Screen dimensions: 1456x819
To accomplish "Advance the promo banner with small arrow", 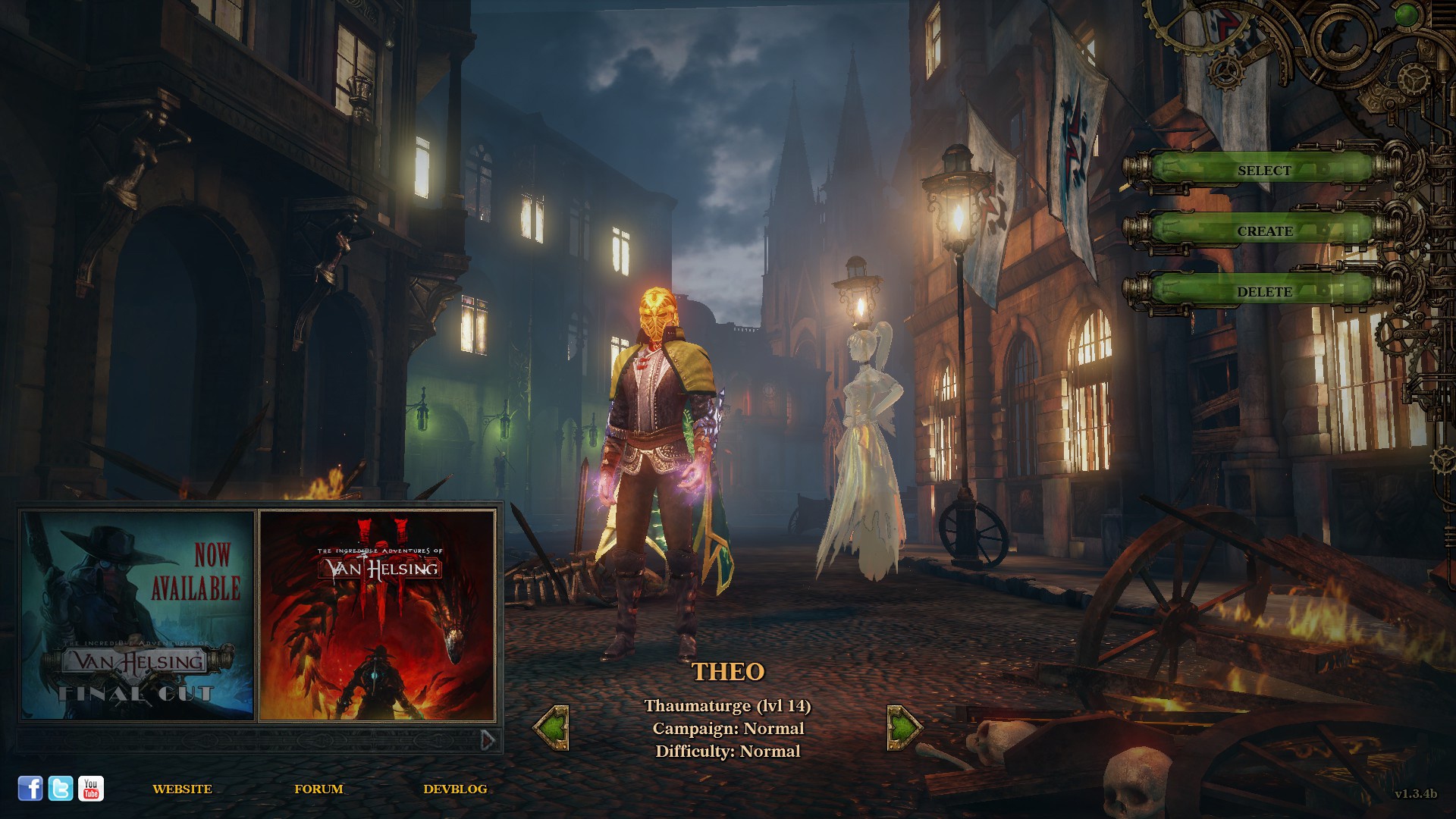I will [x=488, y=739].
